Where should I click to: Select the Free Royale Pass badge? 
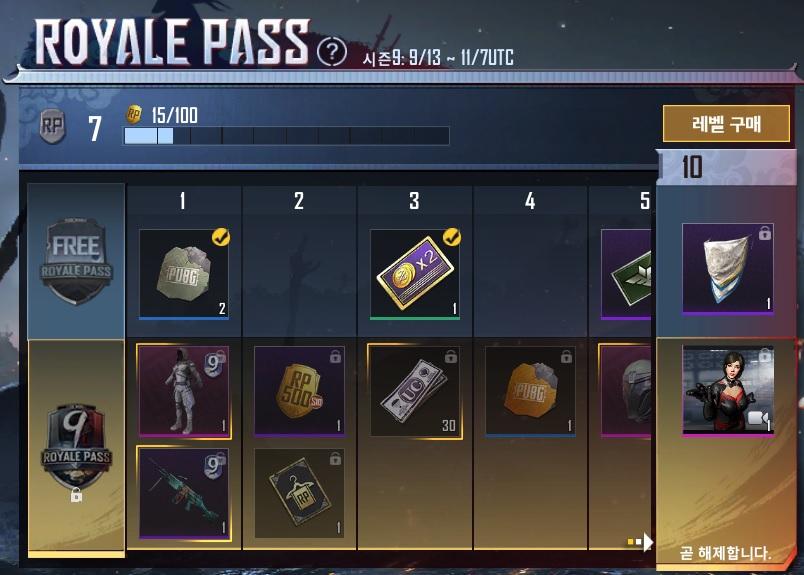pos(76,260)
